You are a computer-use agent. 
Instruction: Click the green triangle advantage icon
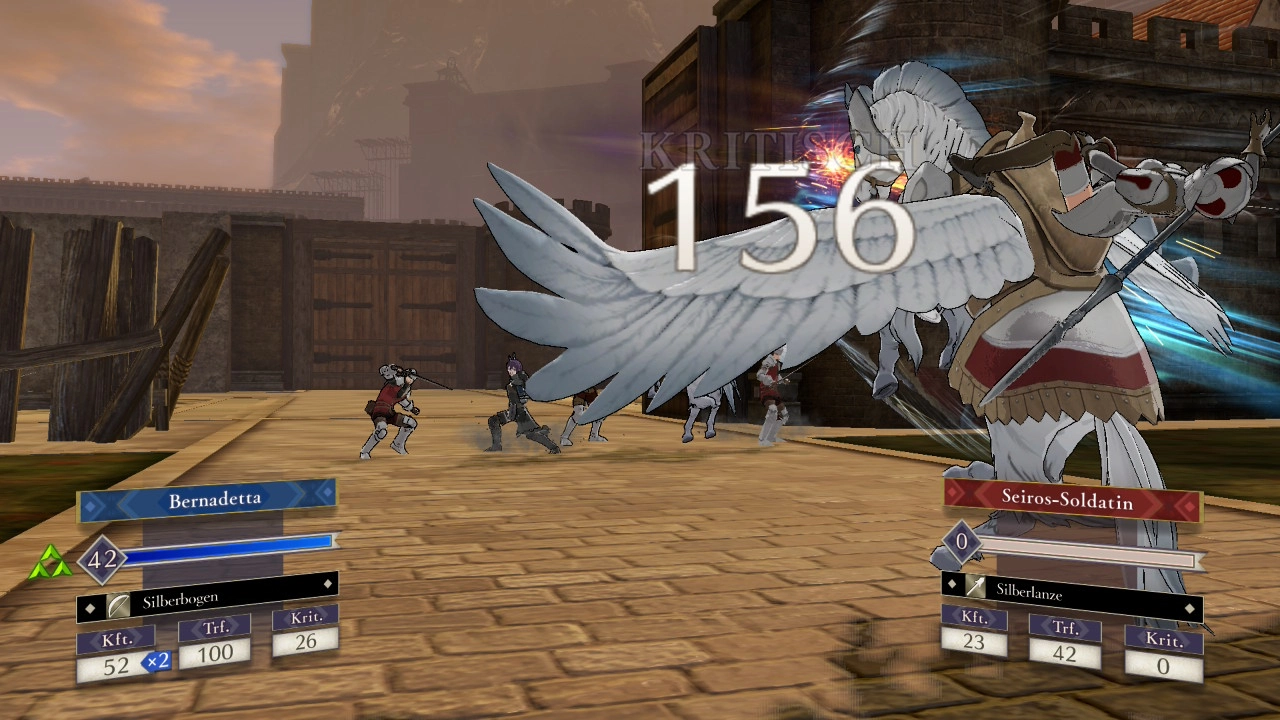[x=49, y=565]
